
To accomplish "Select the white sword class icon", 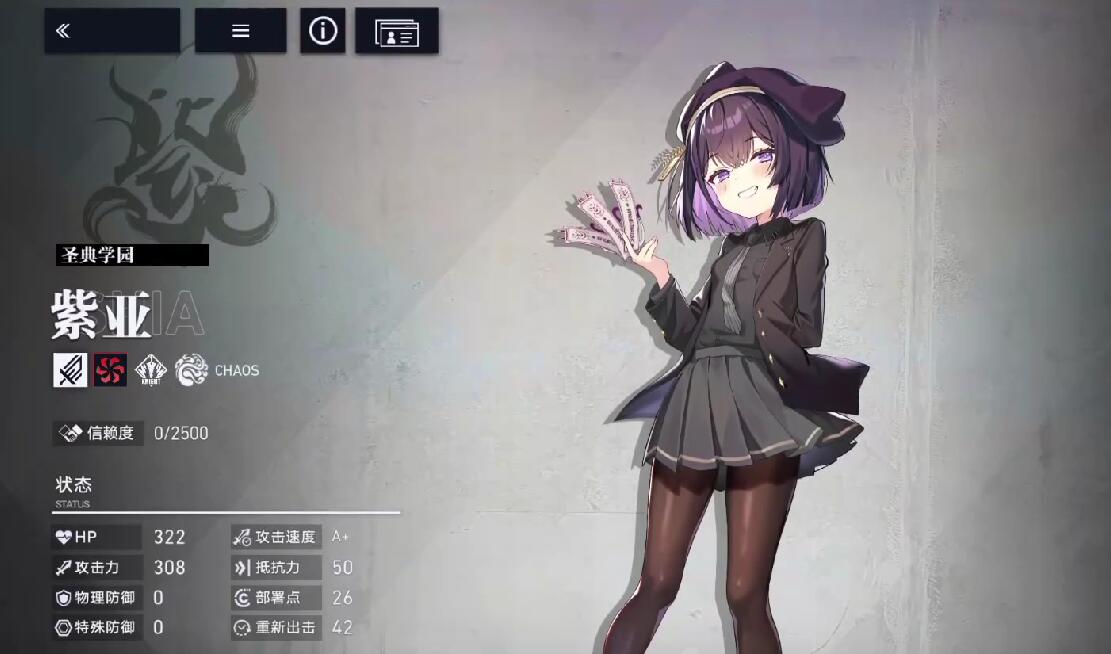I will (70, 370).
